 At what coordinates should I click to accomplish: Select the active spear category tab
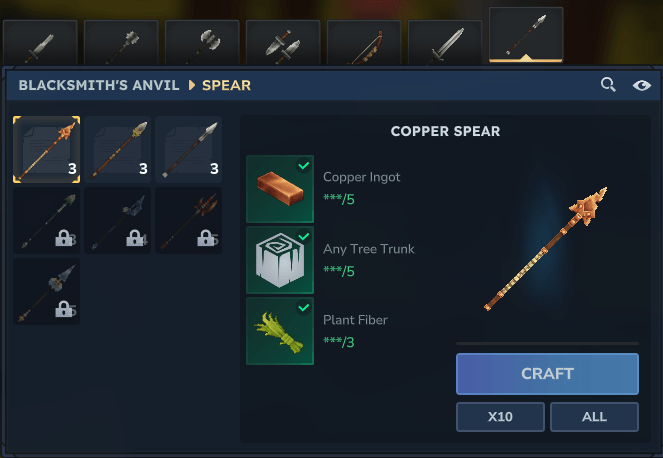tap(525, 36)
